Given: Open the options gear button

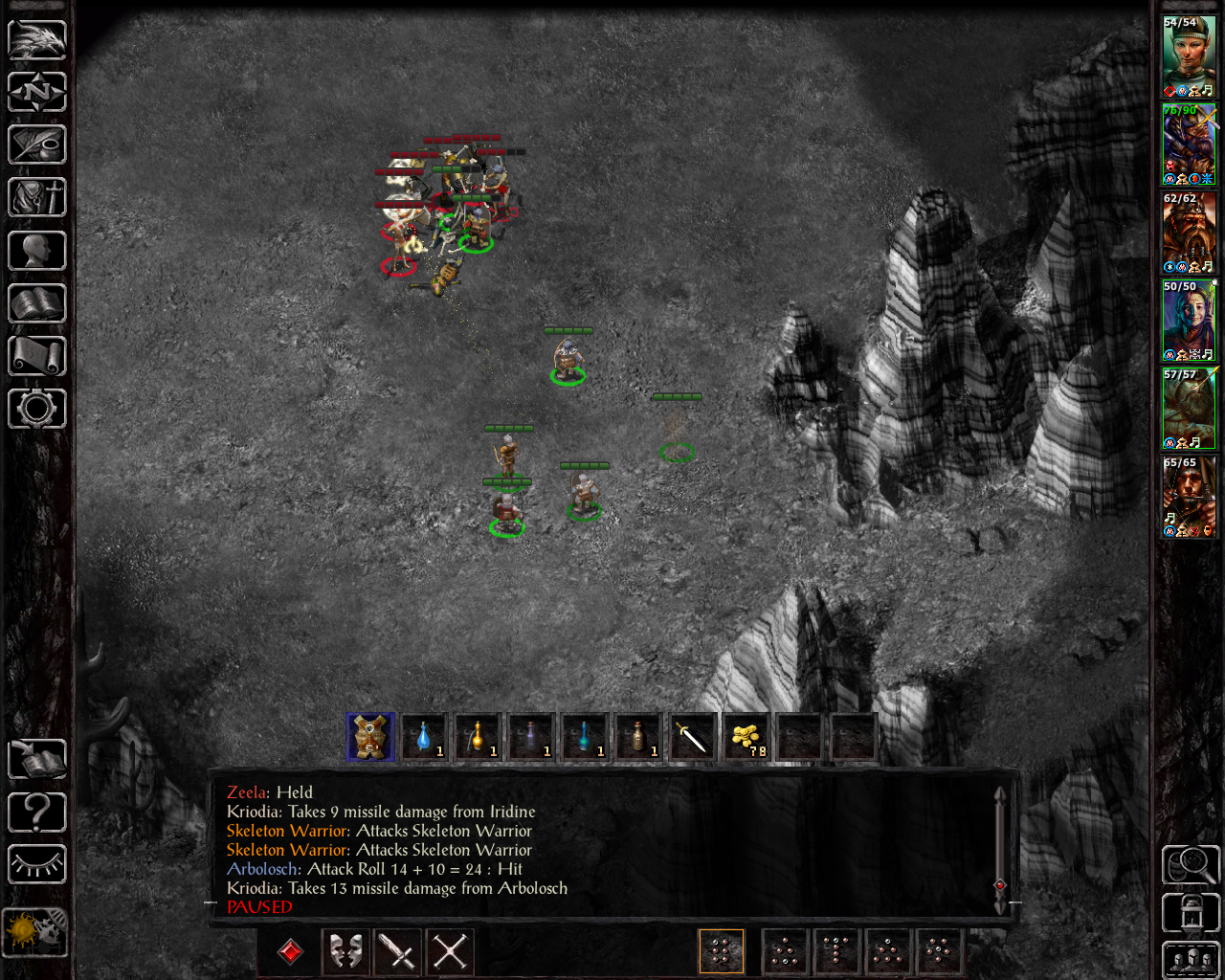Looking at the screenshot, I should point(37,409).
